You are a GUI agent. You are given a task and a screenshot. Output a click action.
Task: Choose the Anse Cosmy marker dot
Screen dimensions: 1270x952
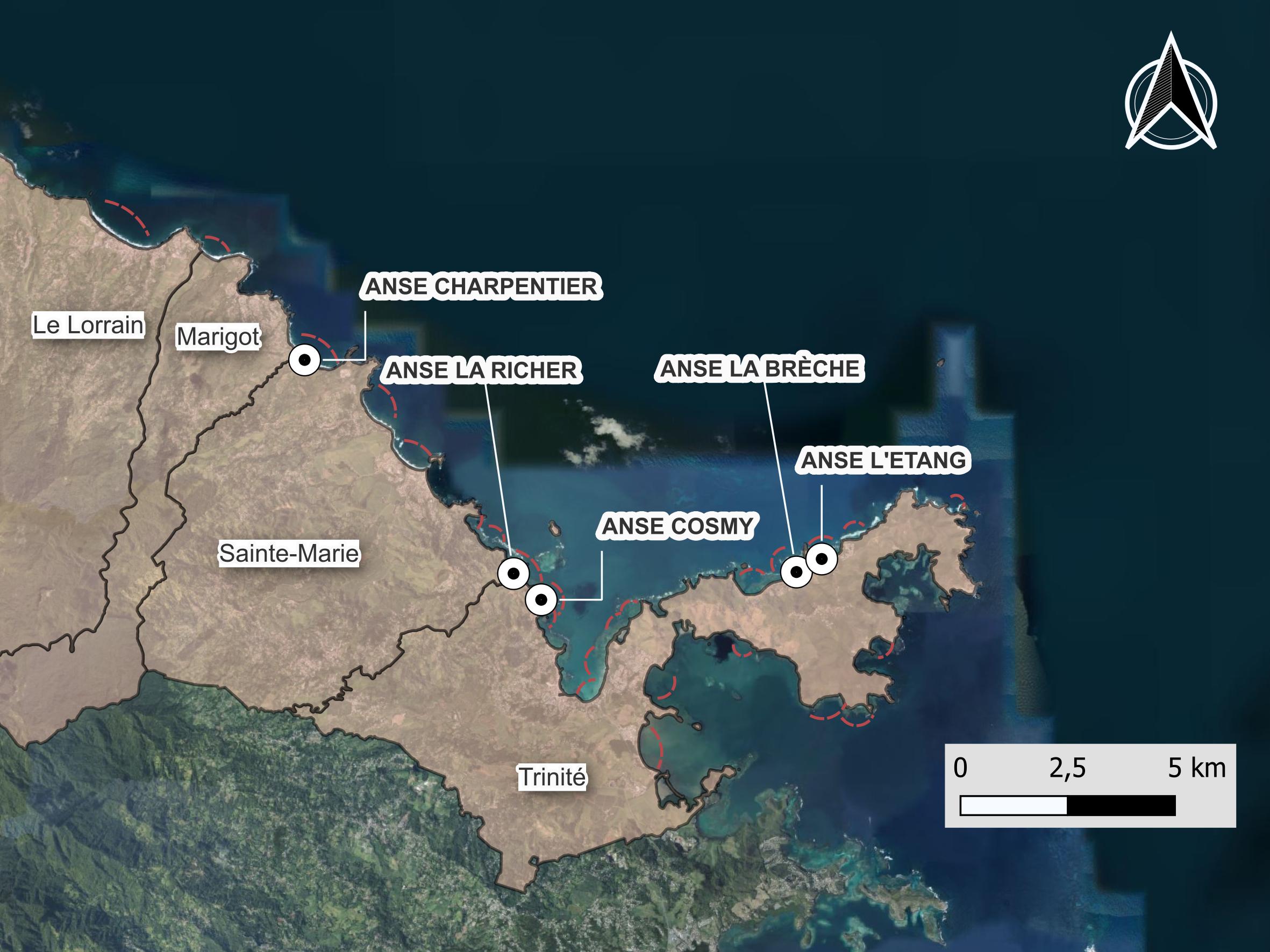coord(541,600)
